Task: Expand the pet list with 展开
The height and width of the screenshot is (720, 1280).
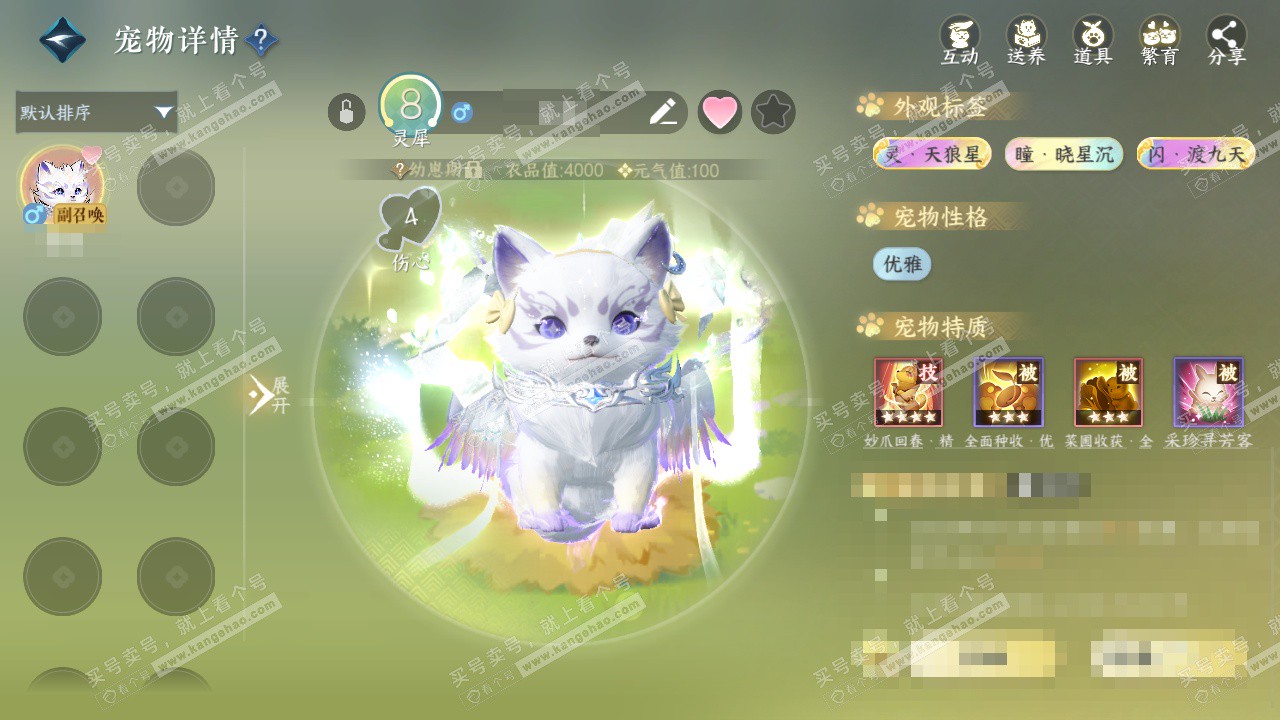Action: pyautogui.click(x=269, y=395)
